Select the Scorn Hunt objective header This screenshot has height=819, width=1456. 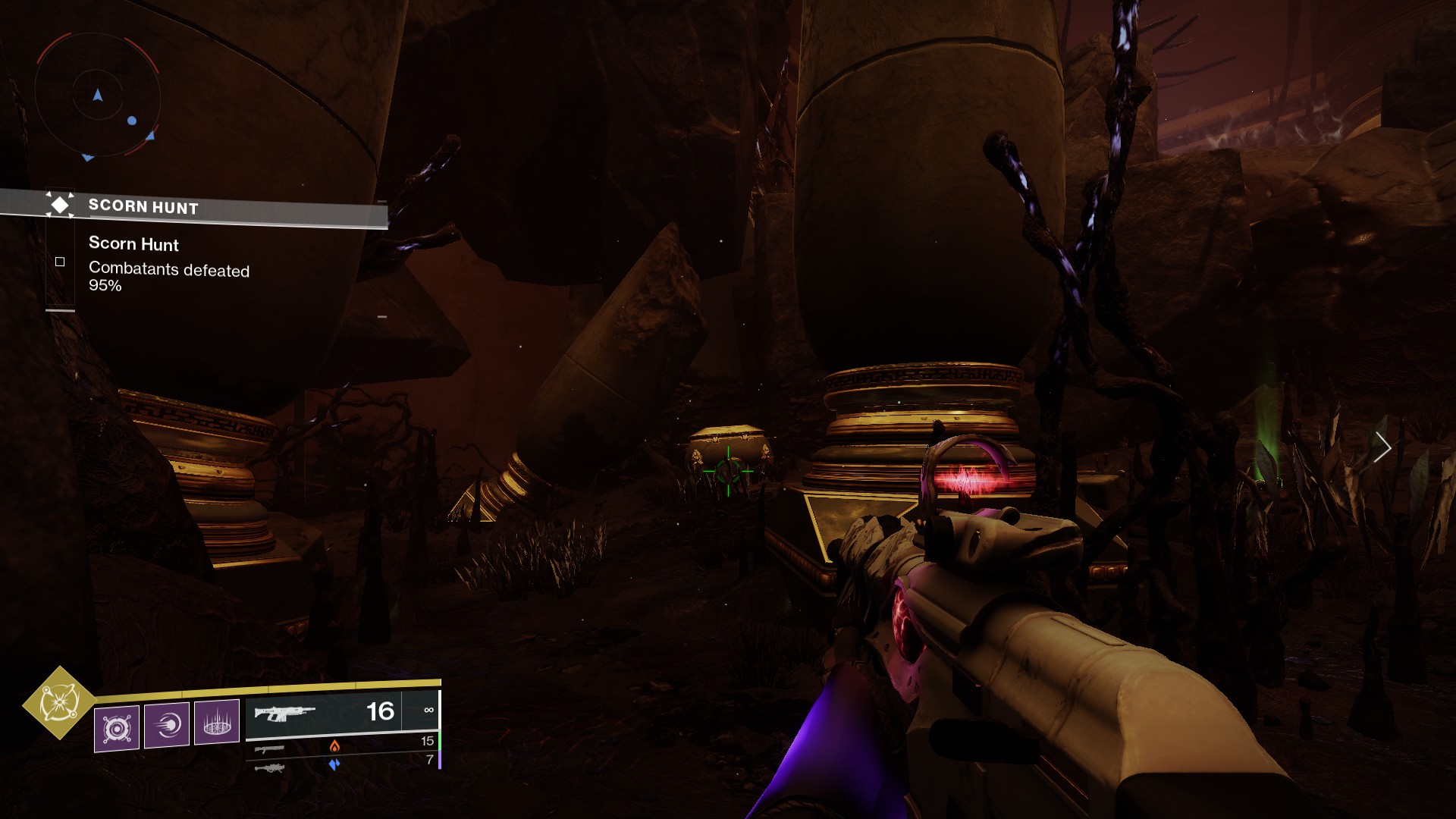[143, 206]
